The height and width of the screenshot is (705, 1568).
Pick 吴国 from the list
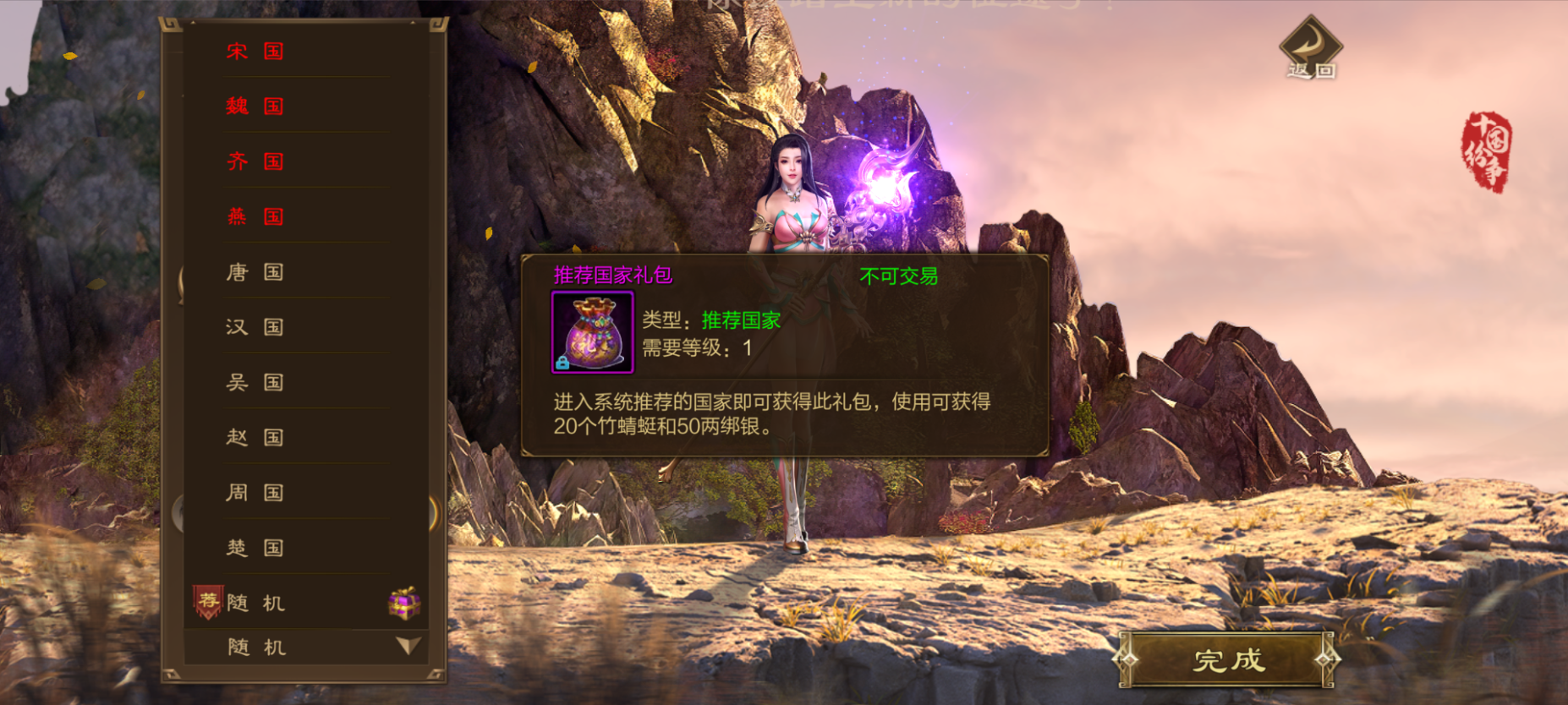pyautogui.click(x=255, y=382)
